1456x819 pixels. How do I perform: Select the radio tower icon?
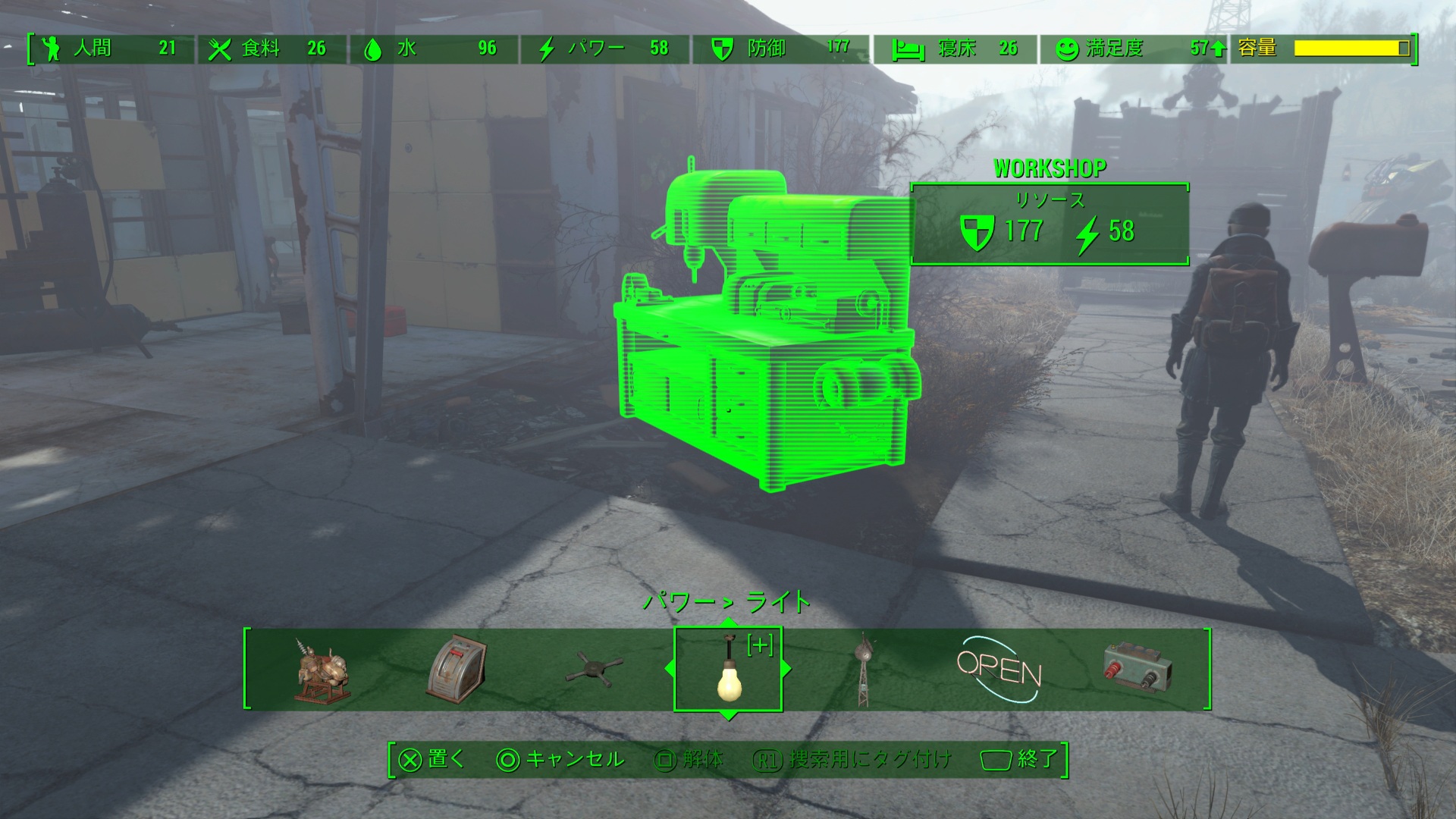click(862, 670)
